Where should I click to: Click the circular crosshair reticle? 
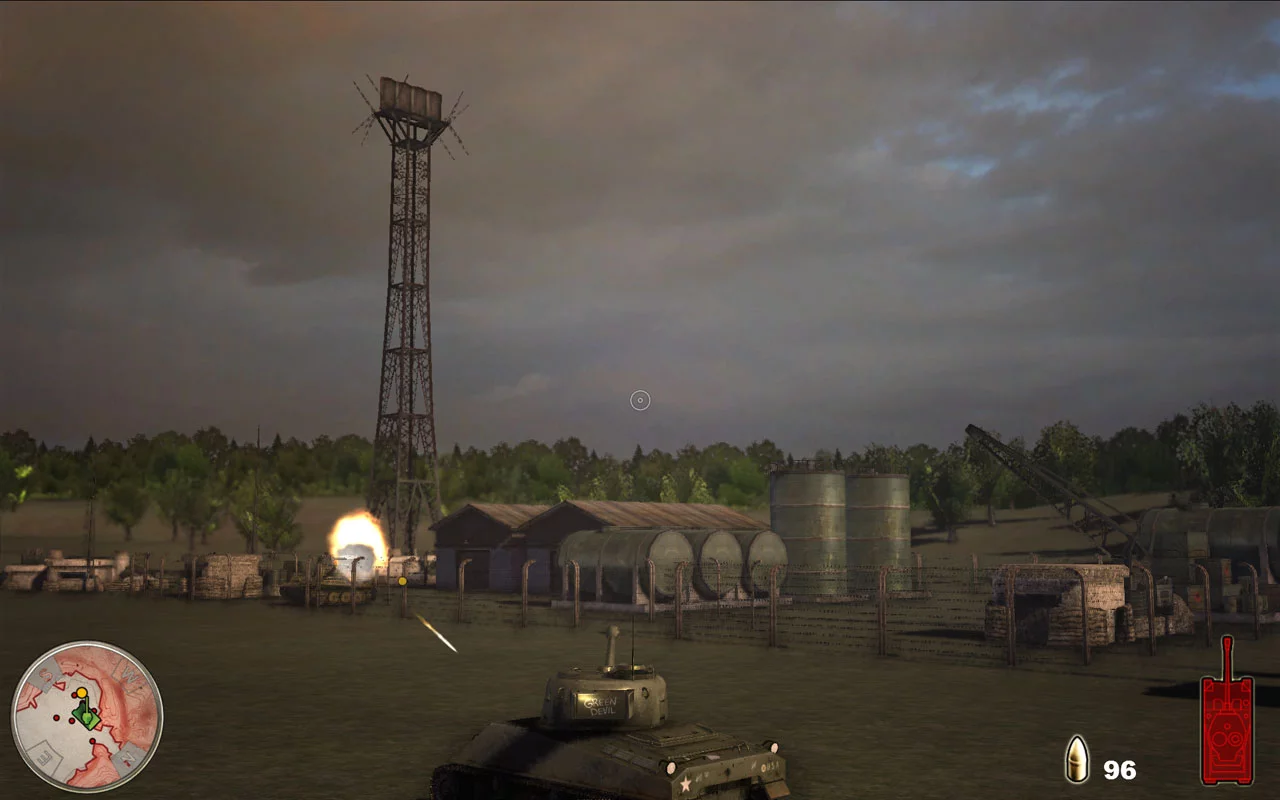point(638,400)
